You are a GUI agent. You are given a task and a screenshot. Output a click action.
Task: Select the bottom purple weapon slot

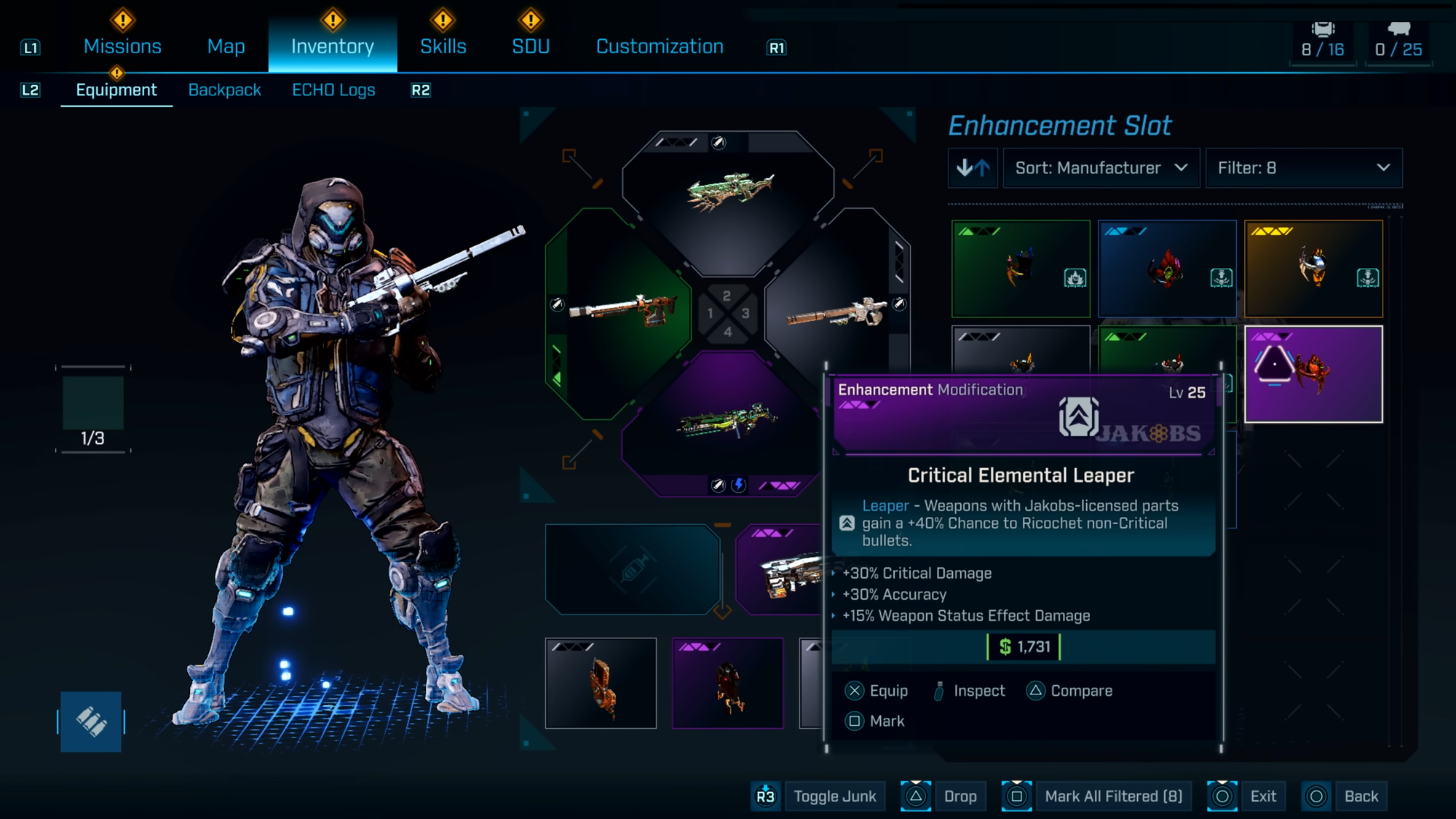click(727, 424)
